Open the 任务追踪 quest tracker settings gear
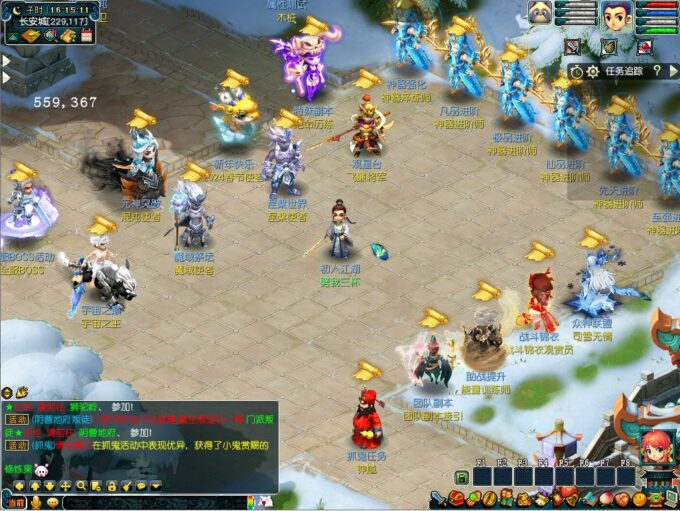Viewport: 680px width, 511px height. tap(592, 71)
